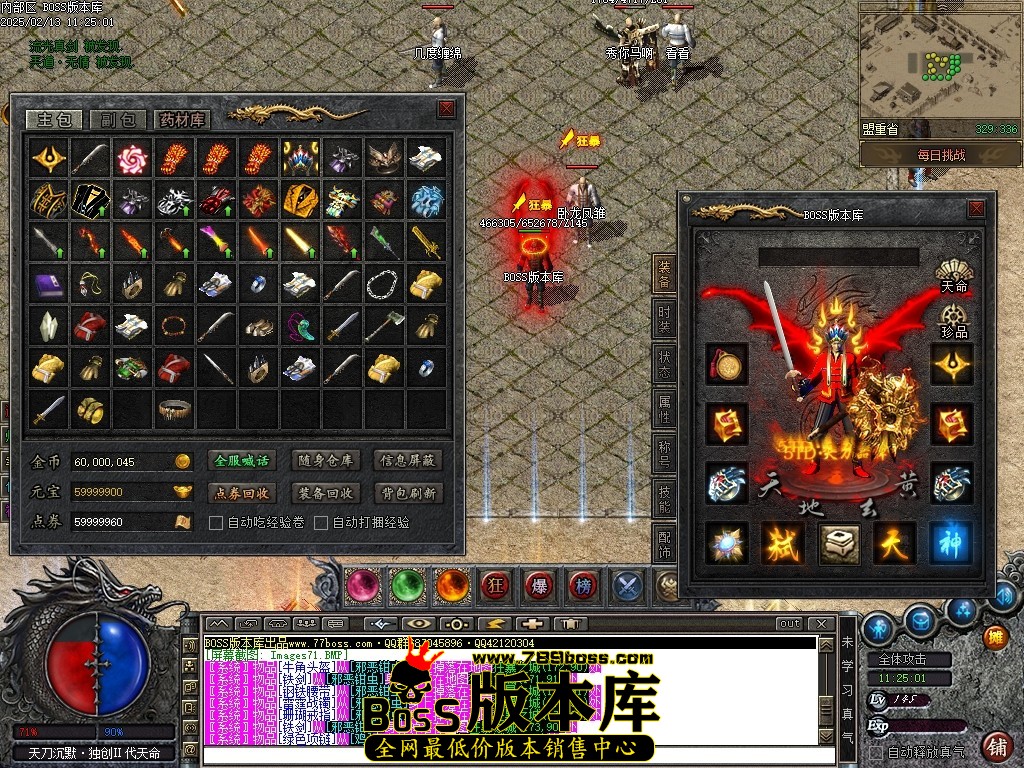Screen dimensions: 1024x768
Task: Close the inventory bag window
Action: point(446,109)
